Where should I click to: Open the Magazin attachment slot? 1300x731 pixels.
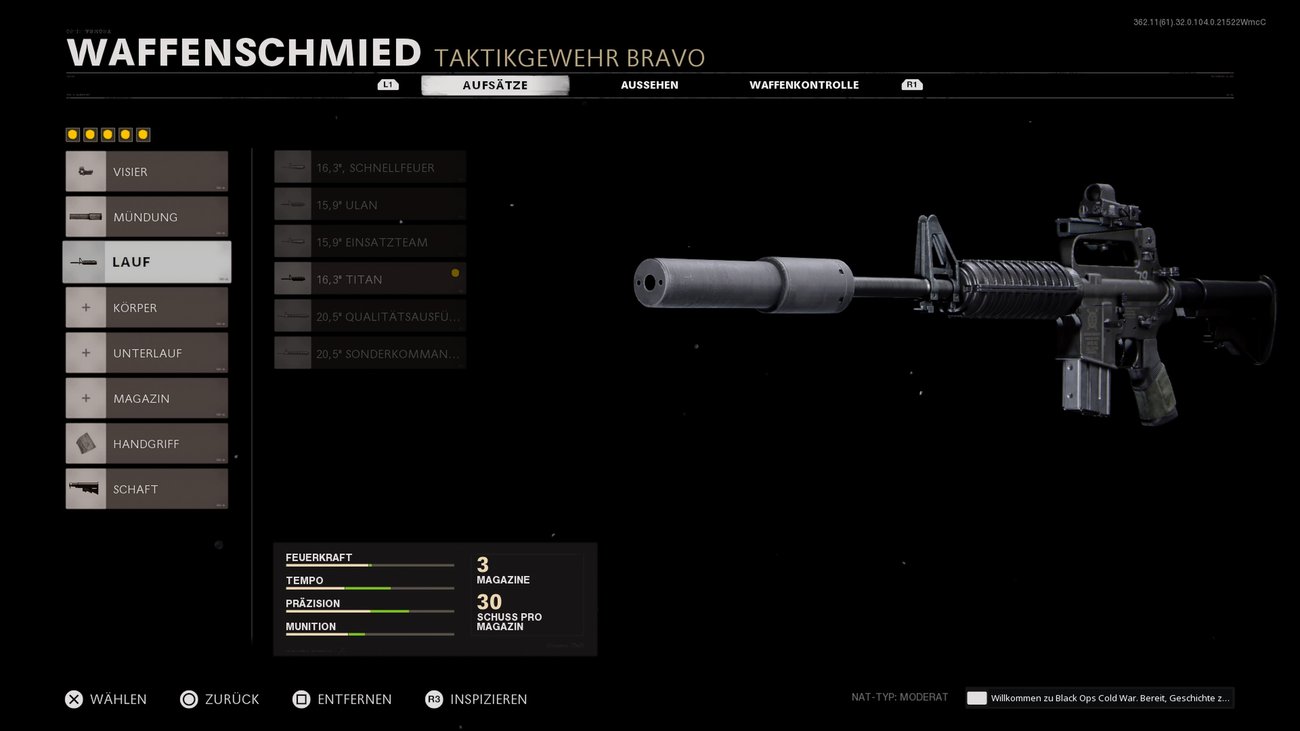[x=147, y=398]
